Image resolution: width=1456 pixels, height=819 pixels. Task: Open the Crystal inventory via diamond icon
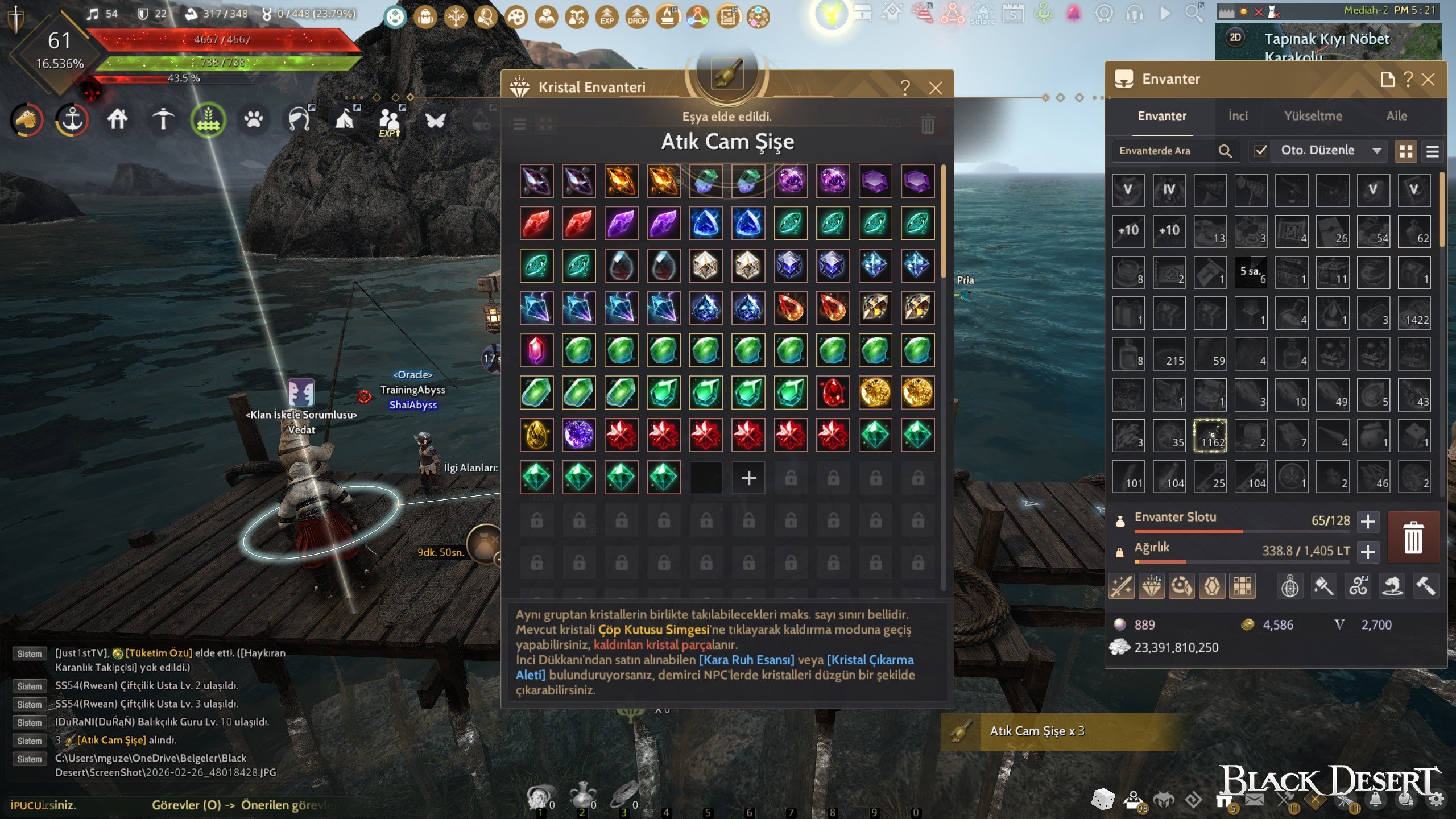click(1152, 586)
